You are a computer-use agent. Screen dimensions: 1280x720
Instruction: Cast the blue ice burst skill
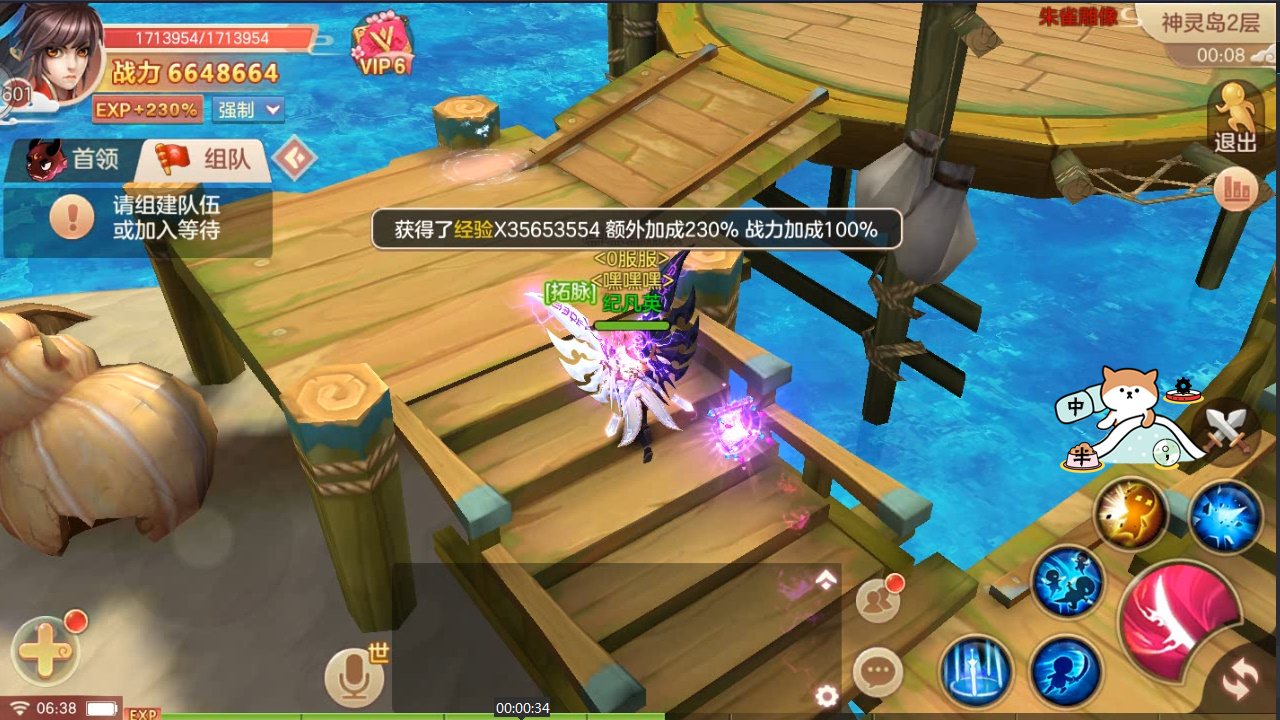(1225, 517)
